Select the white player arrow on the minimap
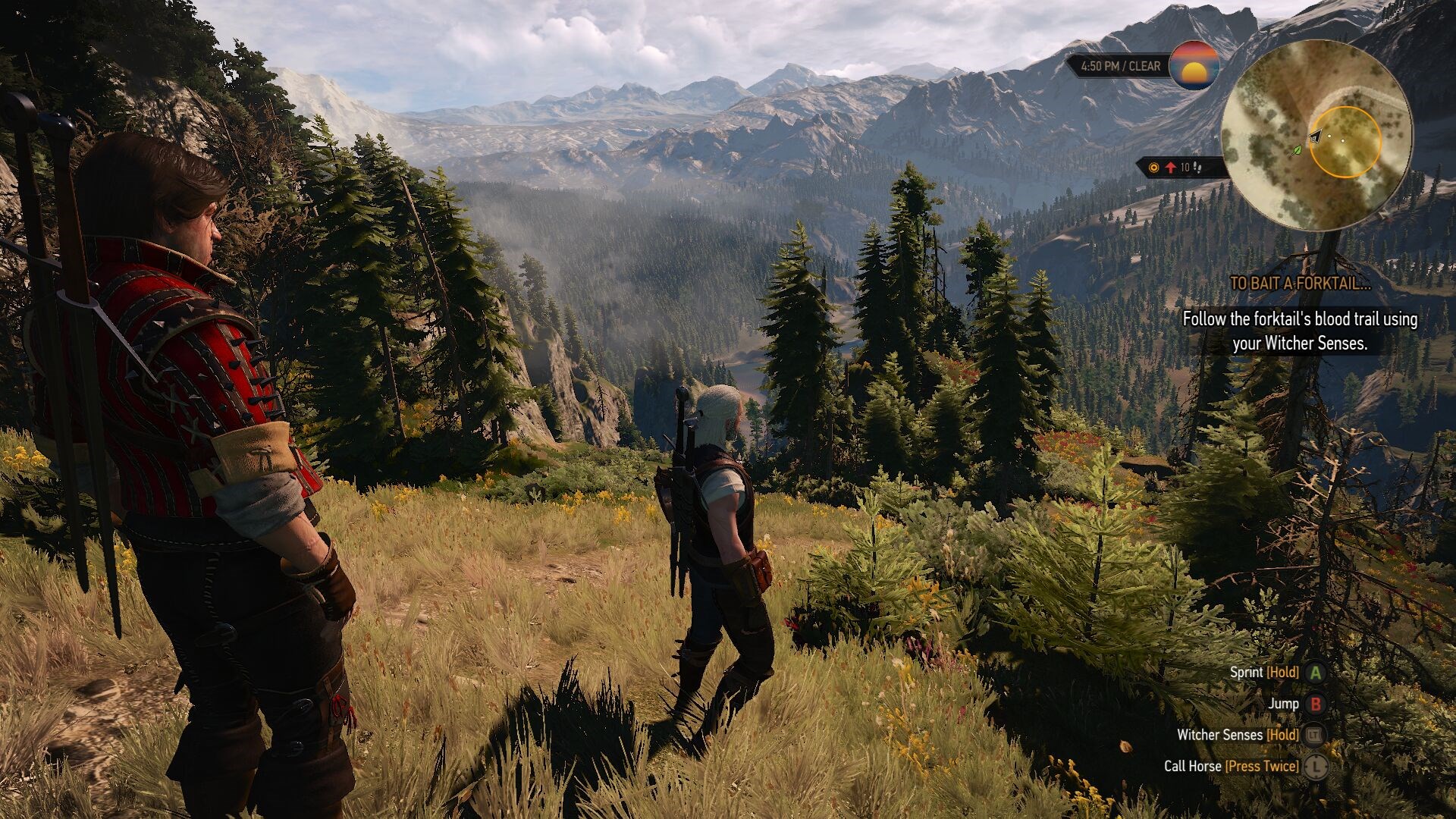Screen dimensions: 1456x819 click(1317, 135)
